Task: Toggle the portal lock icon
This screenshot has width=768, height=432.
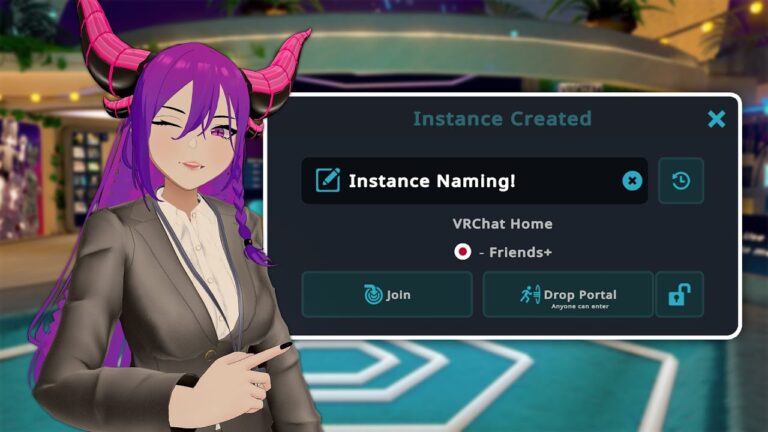Action: 680,295
